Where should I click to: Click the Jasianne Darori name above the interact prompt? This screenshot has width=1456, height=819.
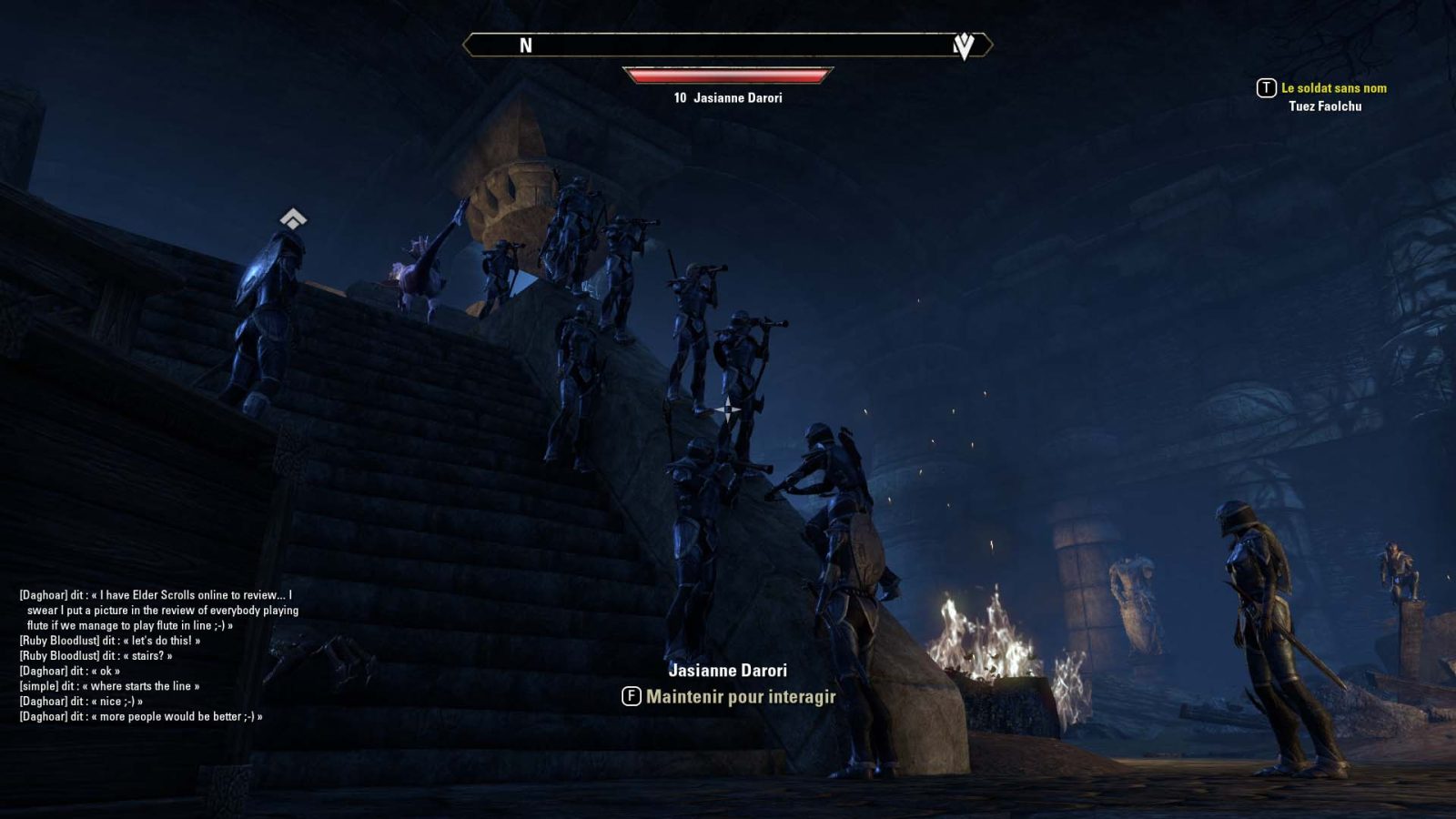point(728,670)
